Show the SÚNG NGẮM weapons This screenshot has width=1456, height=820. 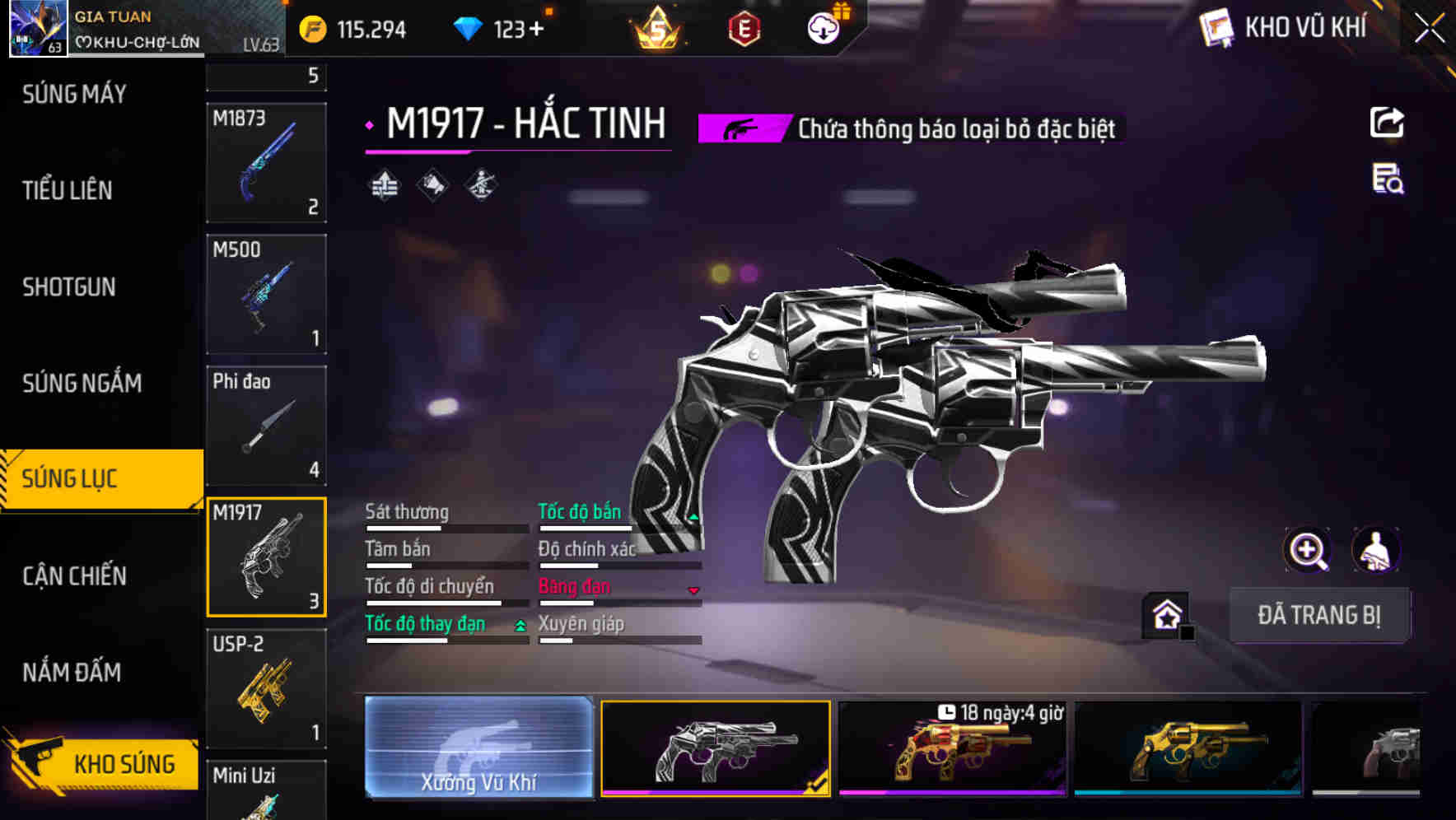[82, 383]
